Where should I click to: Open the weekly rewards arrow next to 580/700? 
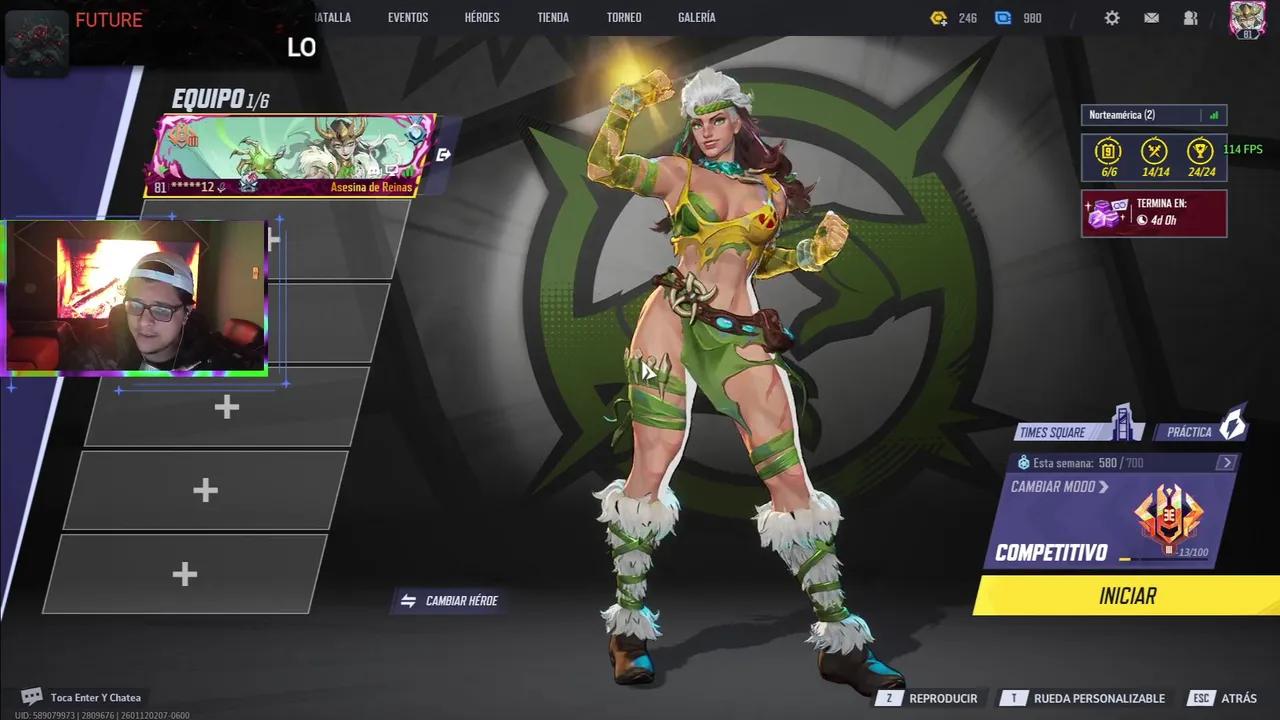[1228, 462]
